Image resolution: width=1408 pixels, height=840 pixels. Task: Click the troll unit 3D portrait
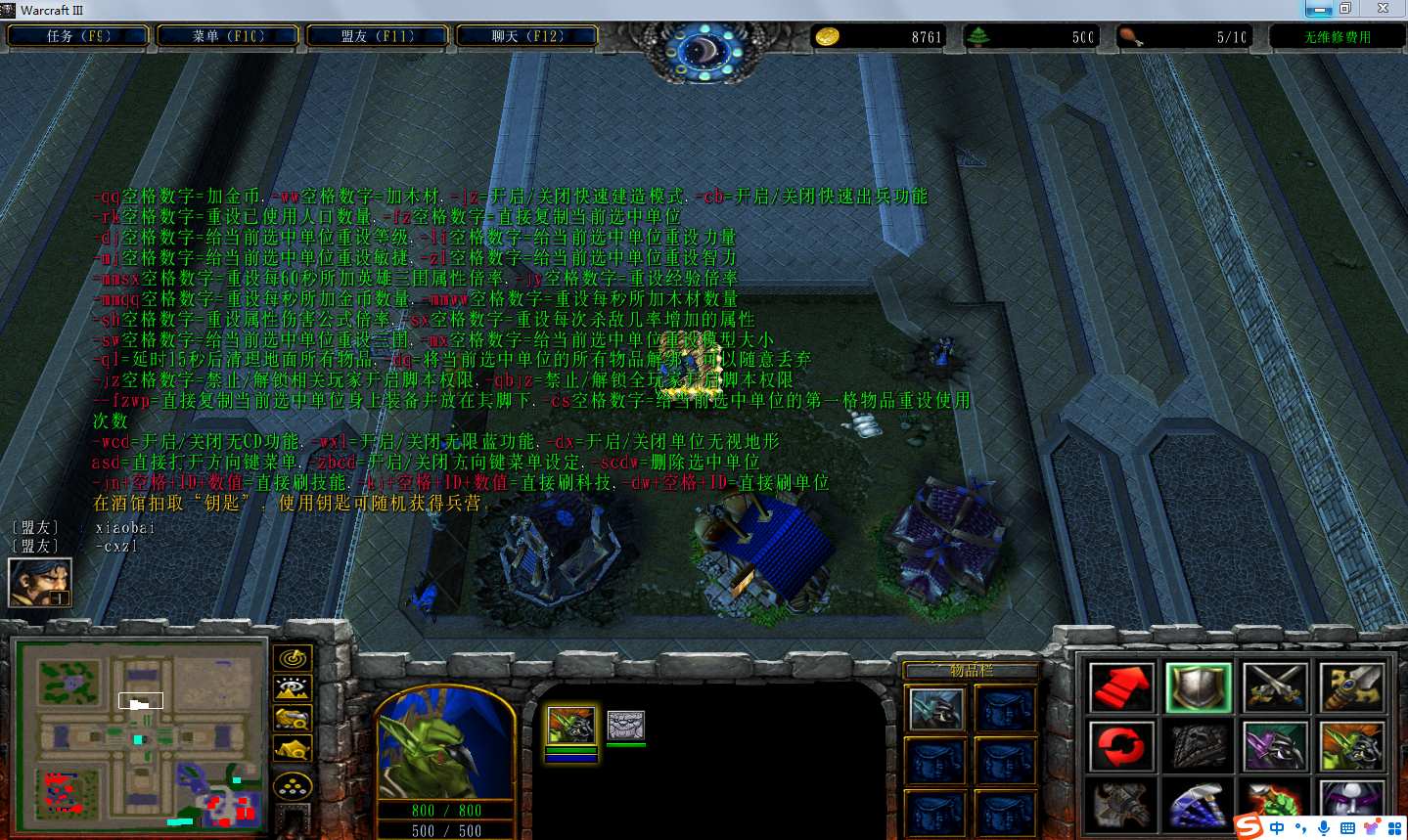coord(445,745)
